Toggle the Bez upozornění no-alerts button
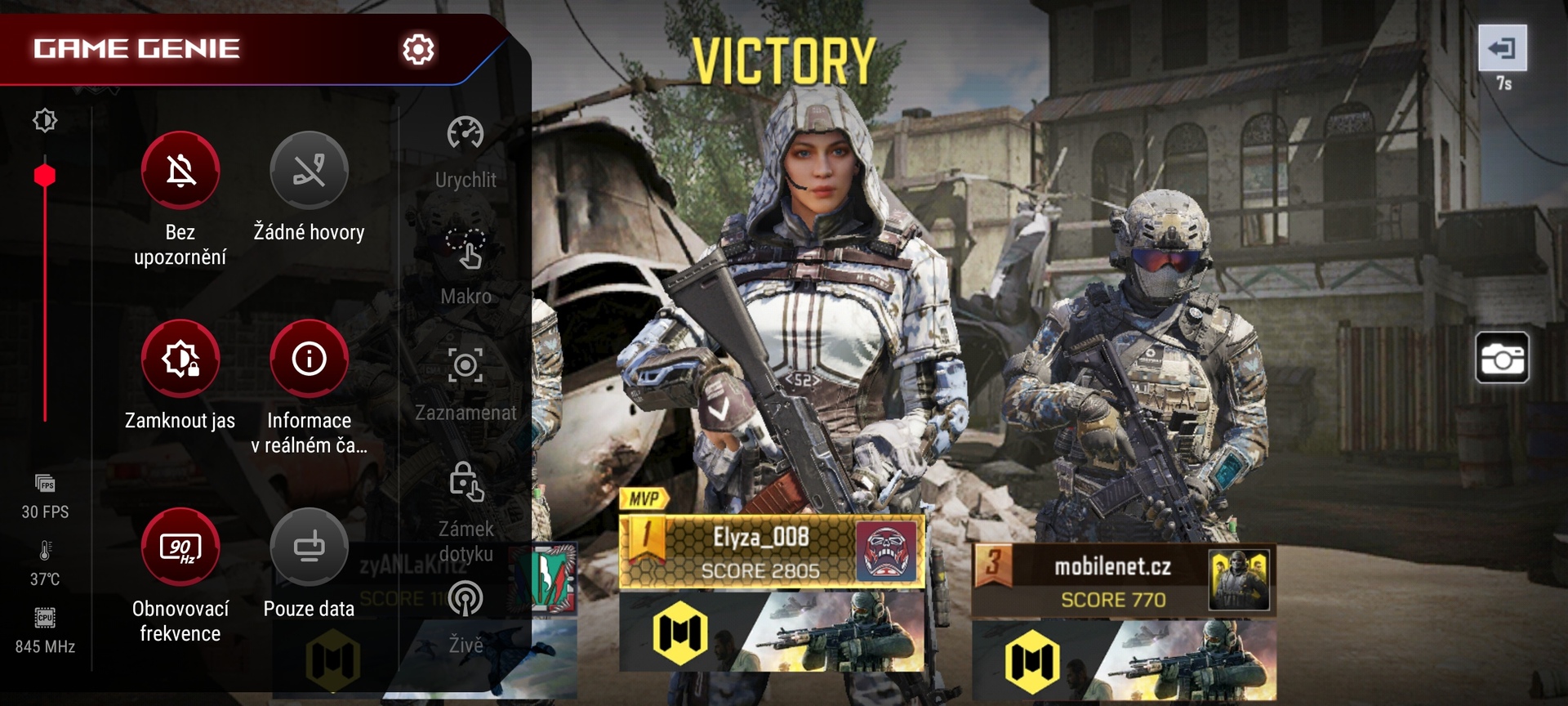 pyautogui.click(x=180, y=171)
